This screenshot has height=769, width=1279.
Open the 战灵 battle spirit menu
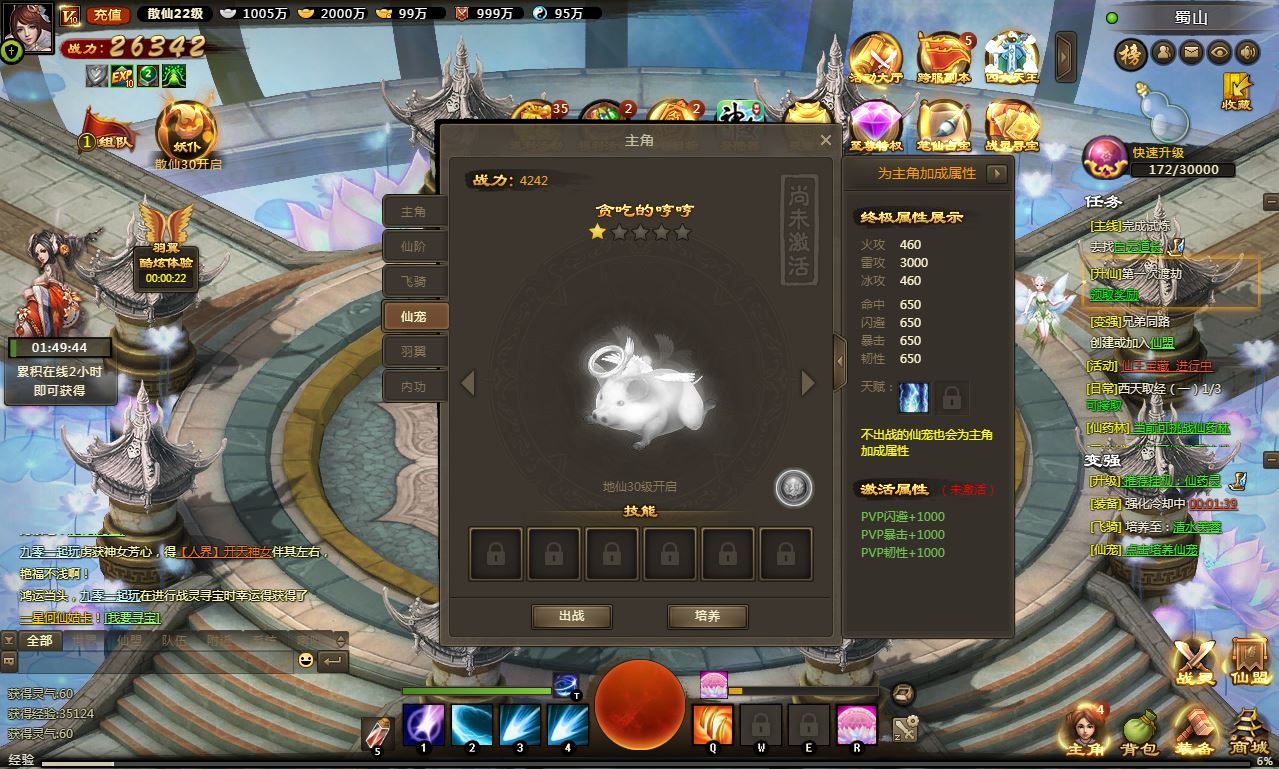1194,661
